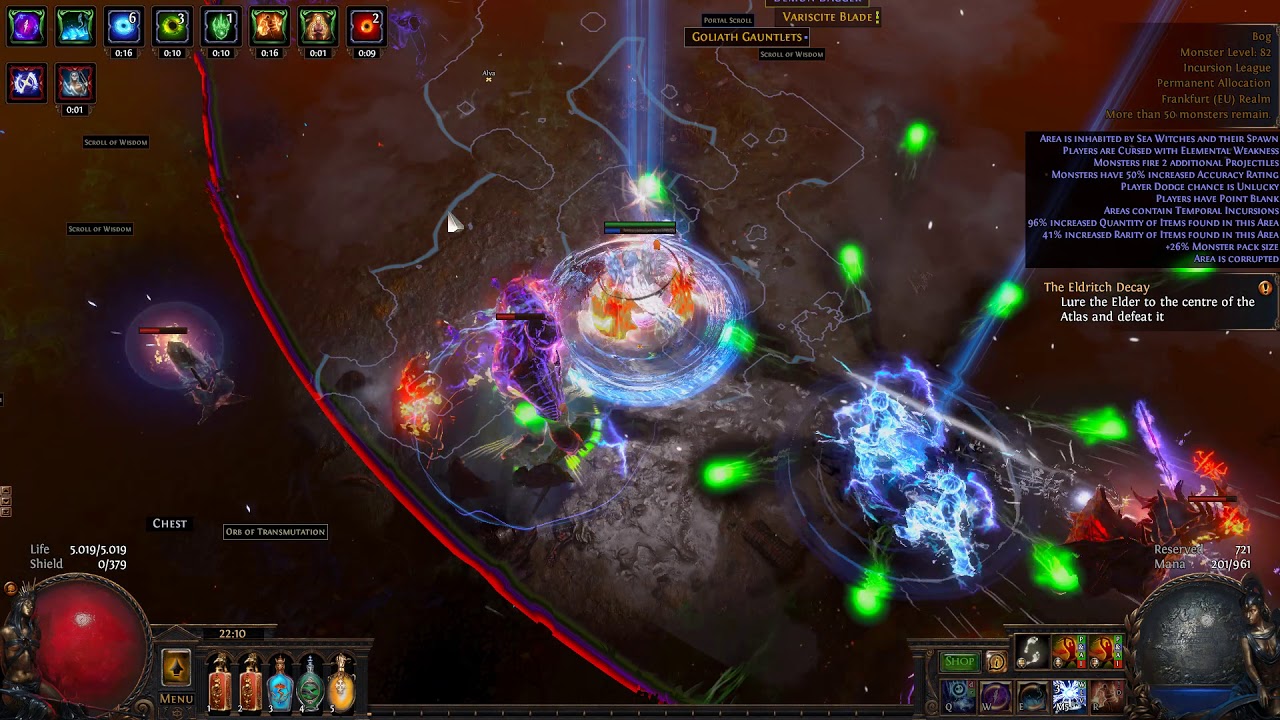
Task: Activate the Q skill slot
Action: point(959,695)
